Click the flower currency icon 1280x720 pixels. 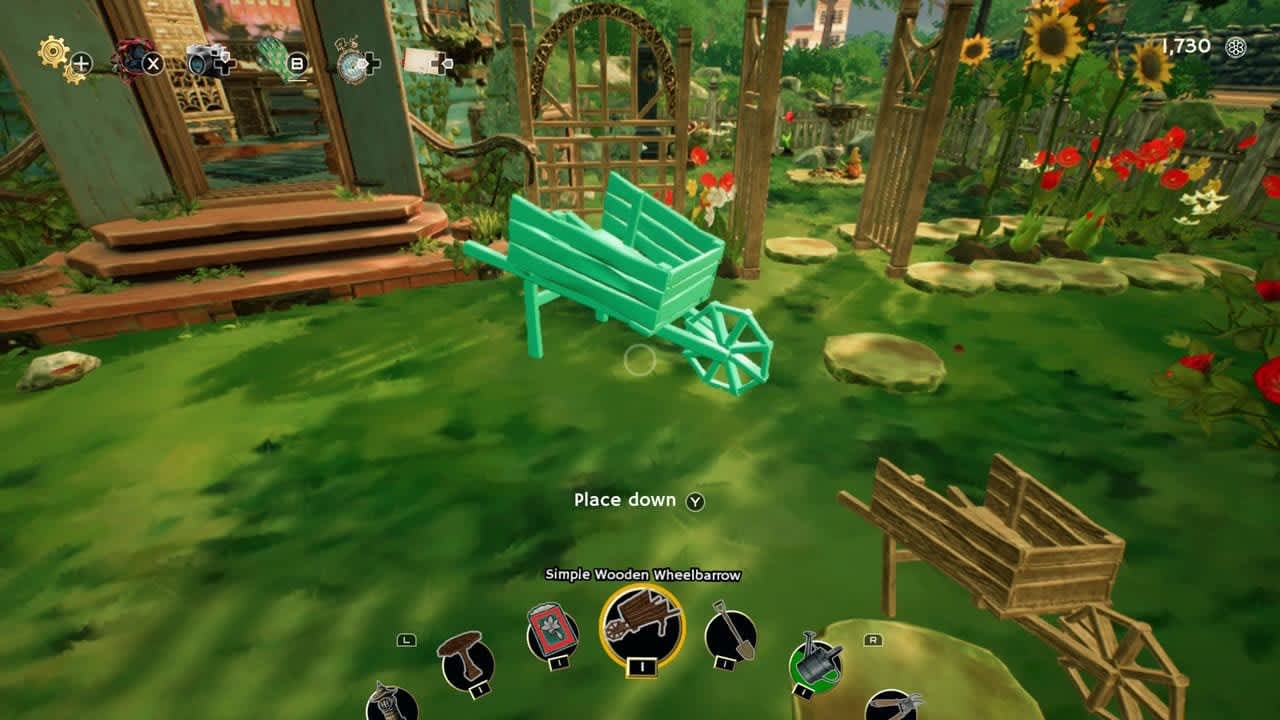tap(1236, 46)
